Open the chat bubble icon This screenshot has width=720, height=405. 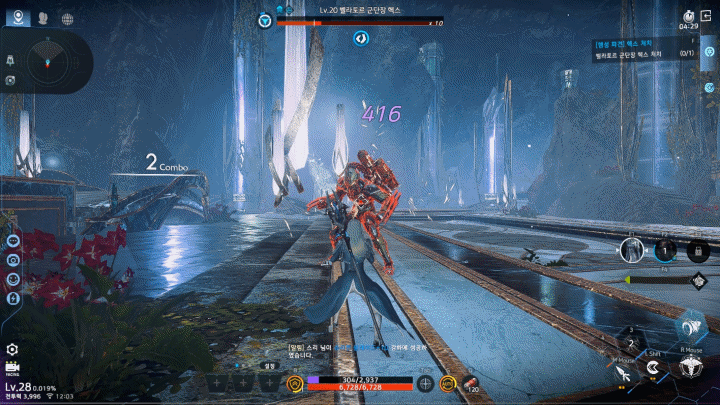click(x=14, y=240)
